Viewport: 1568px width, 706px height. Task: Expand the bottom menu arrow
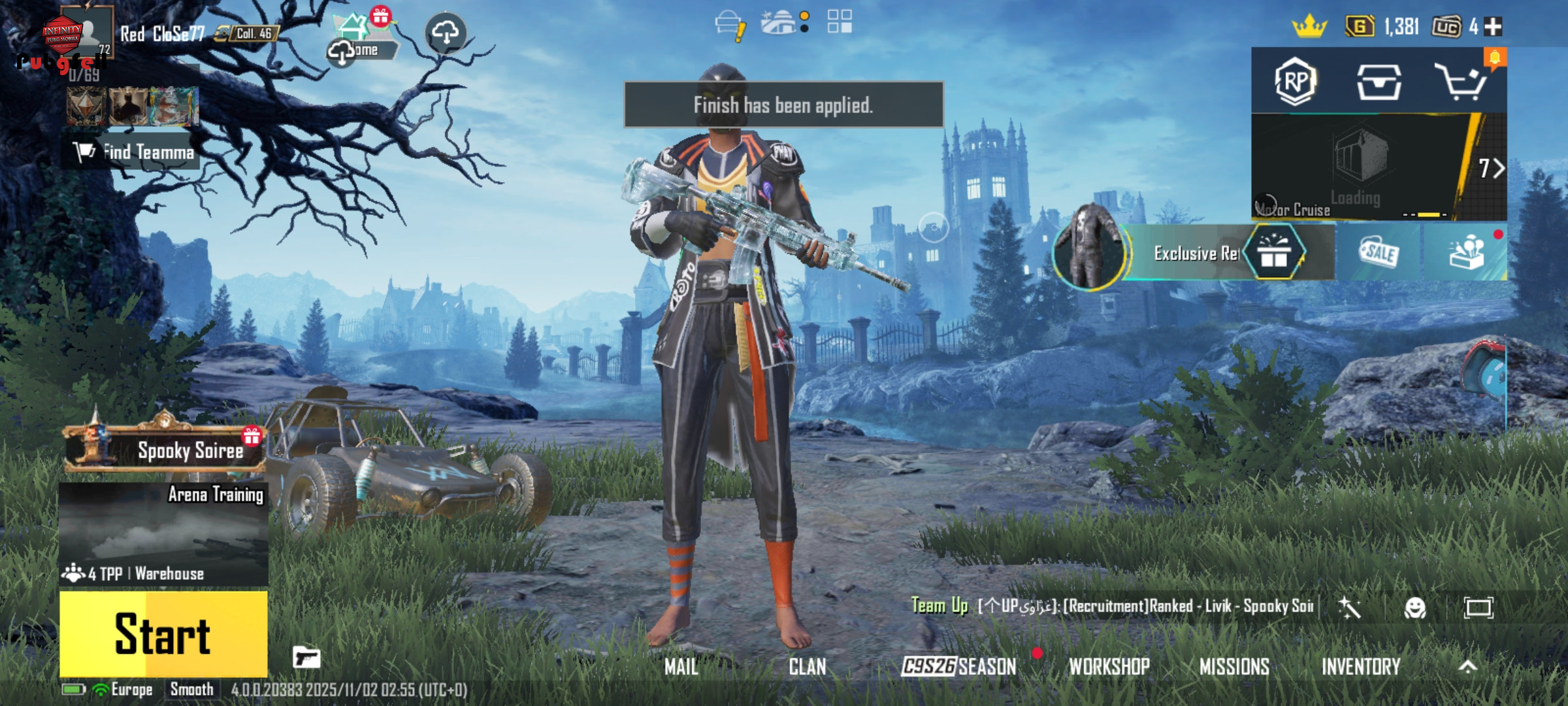pos(1467,667)
